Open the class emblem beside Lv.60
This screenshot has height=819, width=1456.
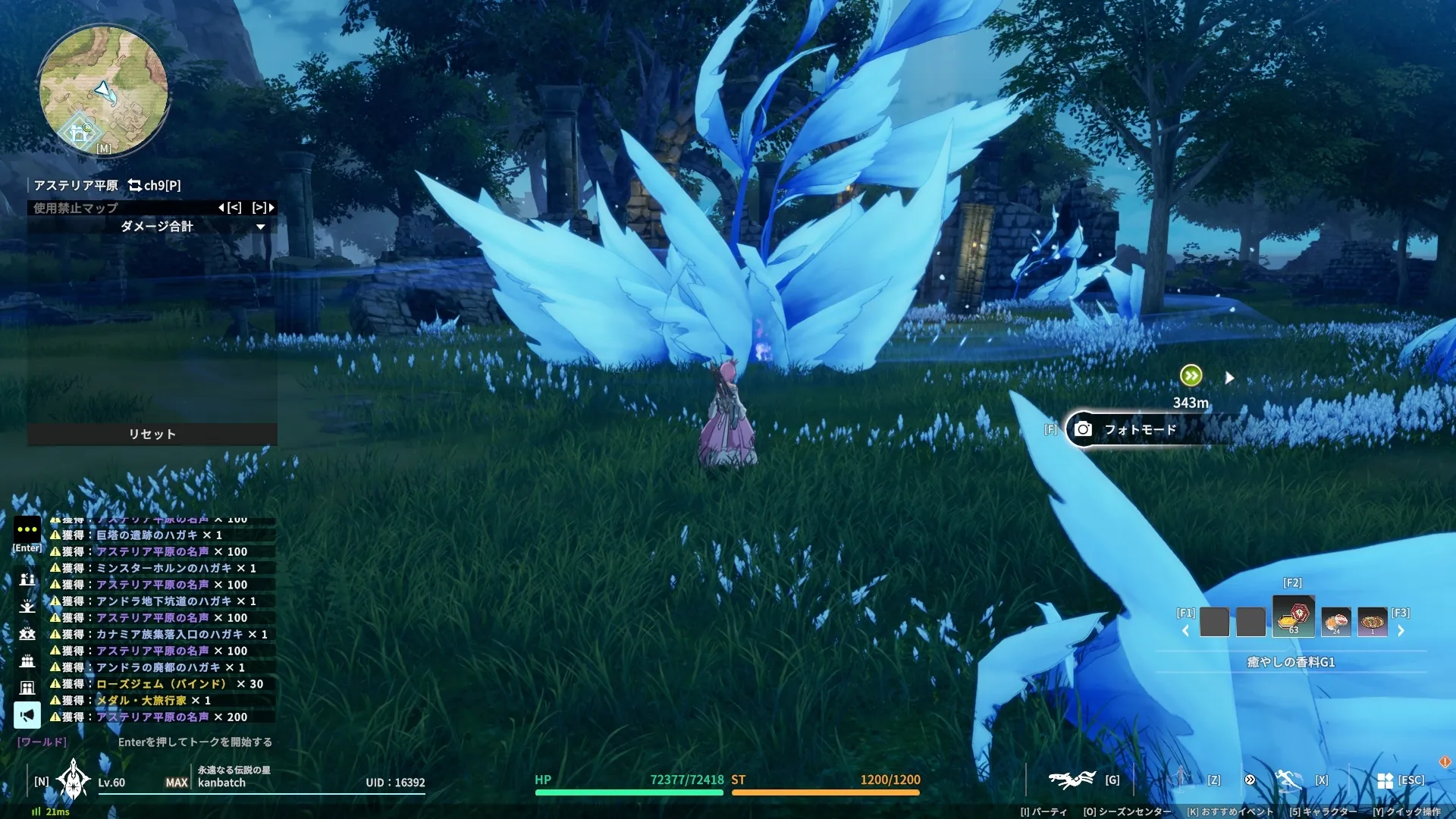74,780
